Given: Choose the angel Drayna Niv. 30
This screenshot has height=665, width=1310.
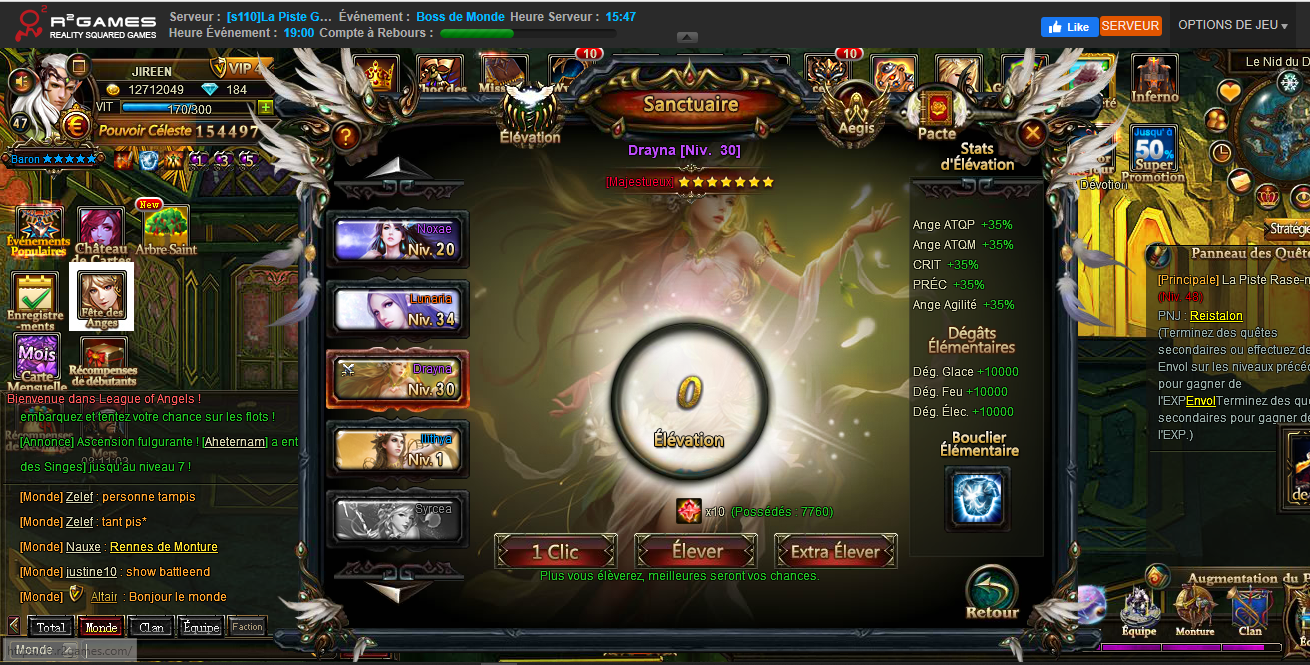Looking at the screenshot, I should (x=399, y=380).
